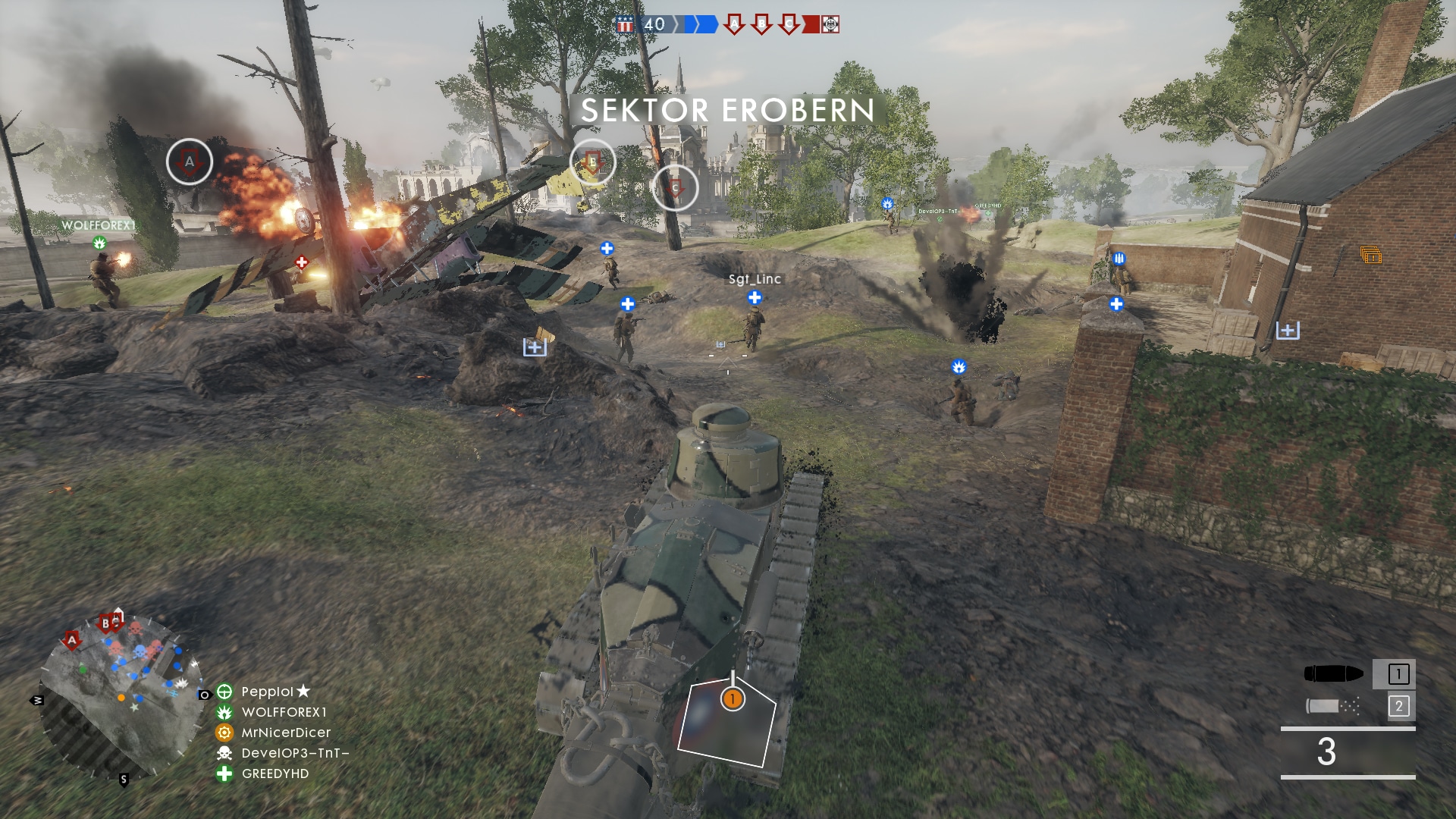Click the enemy team emblem in score bar

[x=830, y=25]
